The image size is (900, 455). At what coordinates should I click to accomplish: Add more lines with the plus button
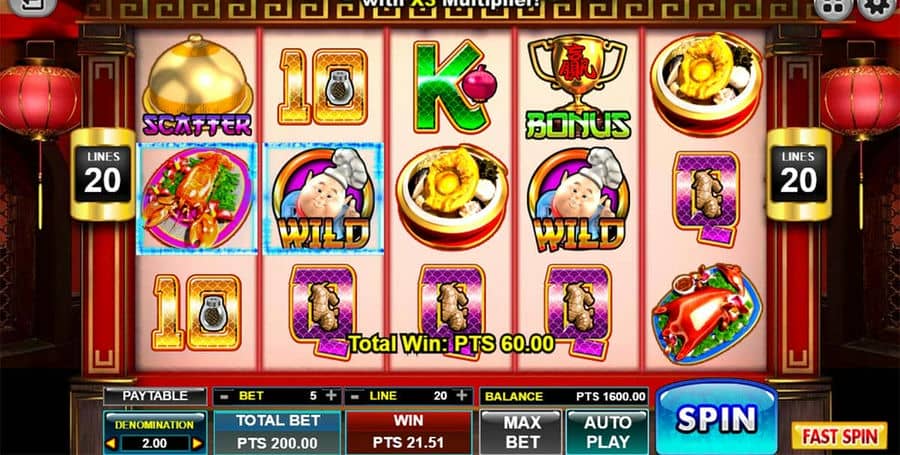(x=463, y=396)
